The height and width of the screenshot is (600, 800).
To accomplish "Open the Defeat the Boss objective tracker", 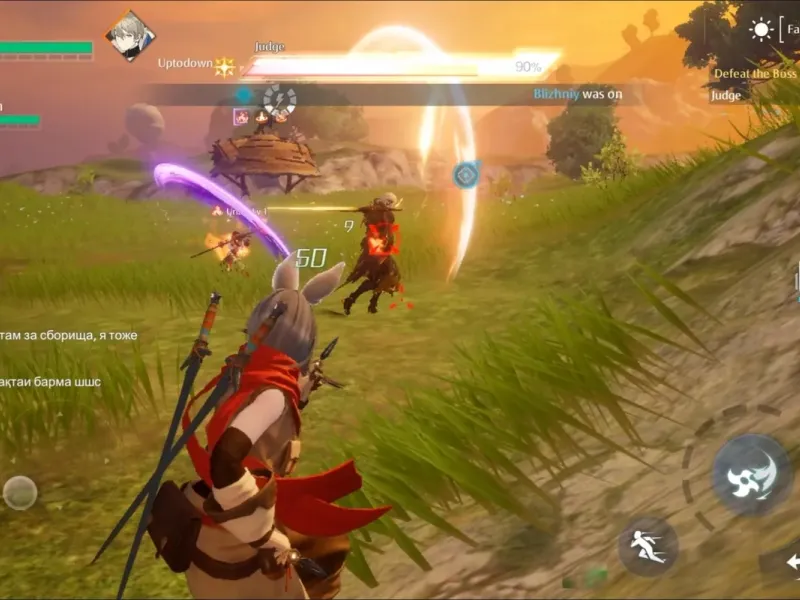I will tap(756, 73).
